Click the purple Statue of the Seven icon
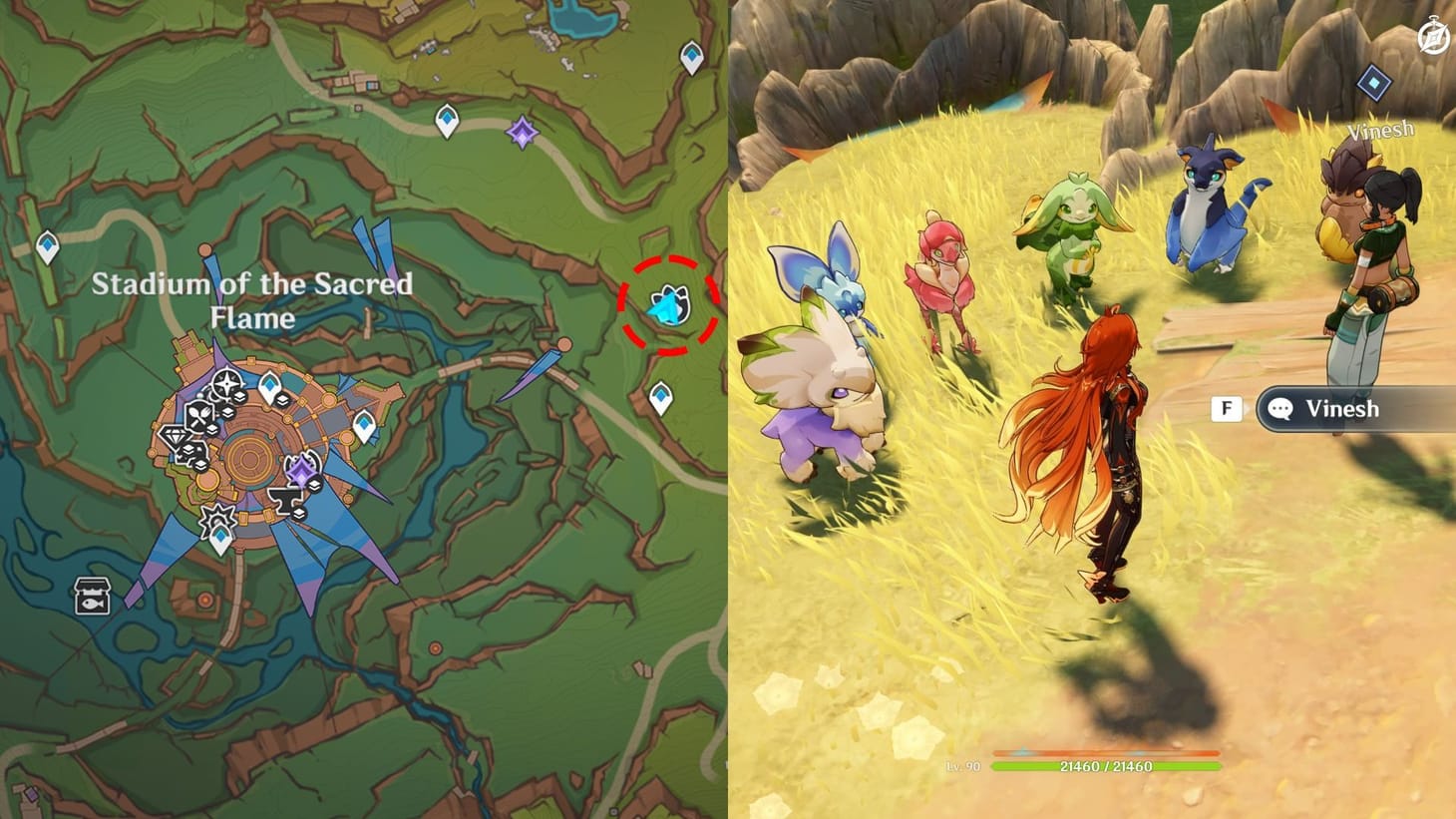 (x=301, y=471)
